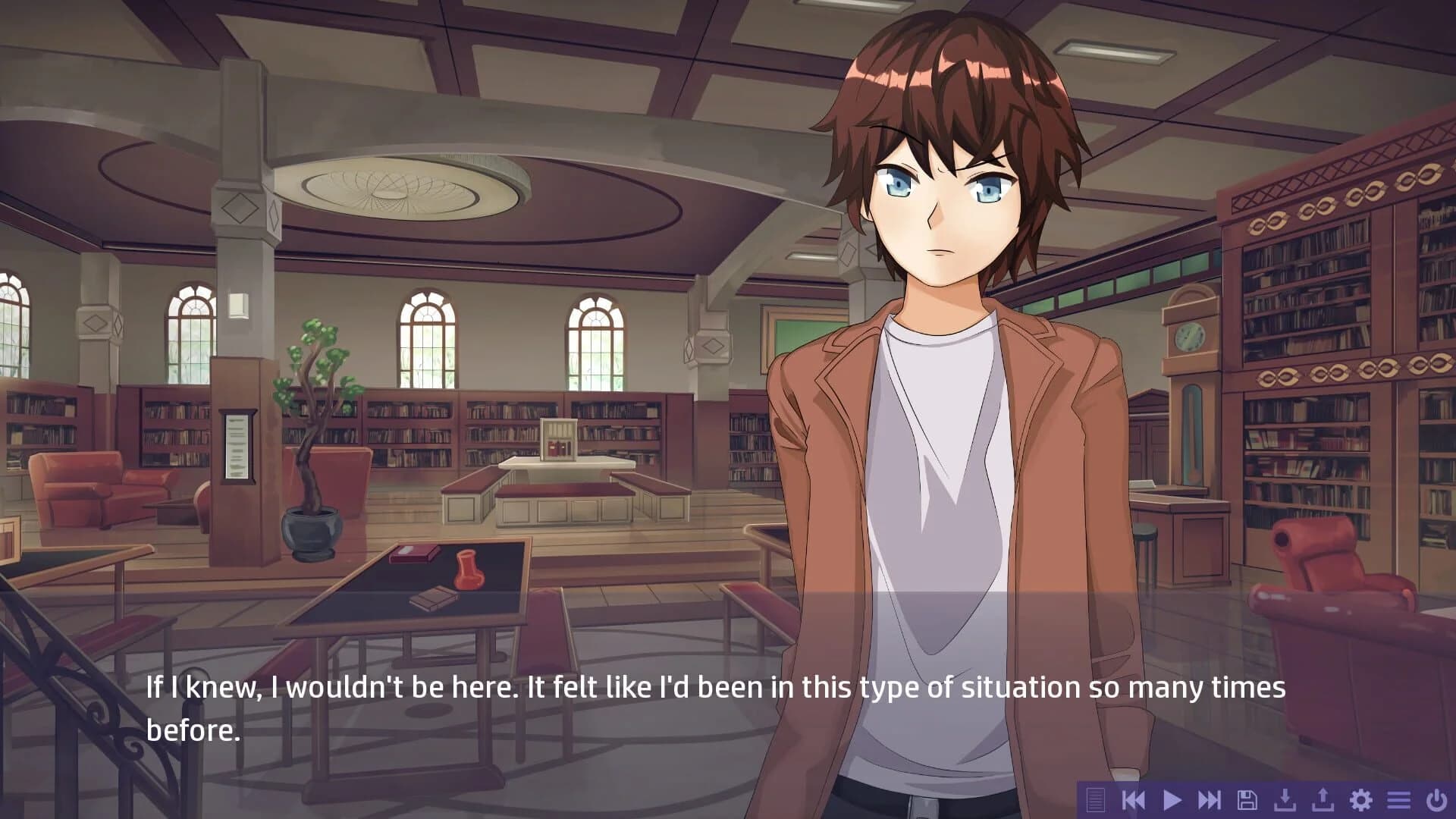
Task: Open settings with the gear icon
Action: (x=1361, y=799)
